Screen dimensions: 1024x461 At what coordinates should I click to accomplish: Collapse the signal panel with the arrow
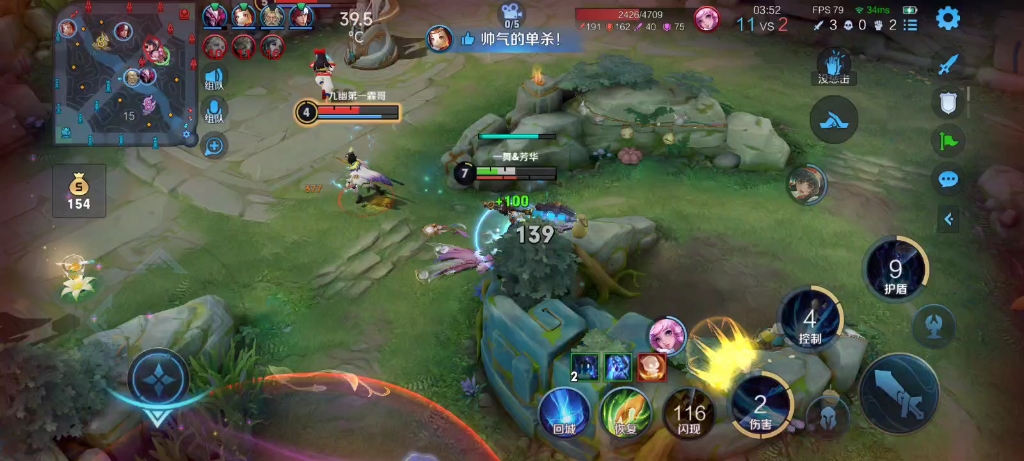(948, 219)
